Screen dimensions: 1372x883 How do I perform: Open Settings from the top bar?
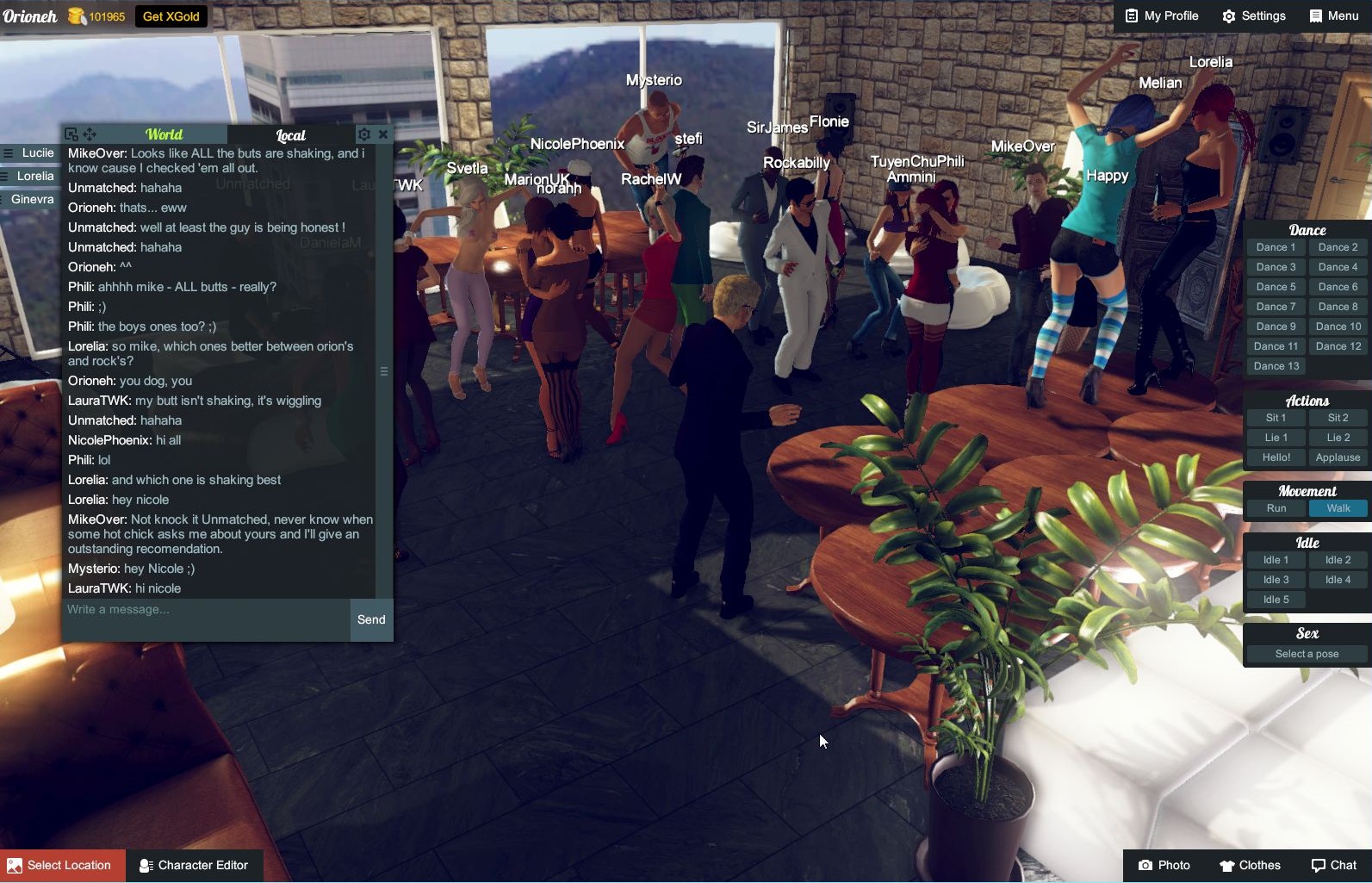(x=1253, y=15)
